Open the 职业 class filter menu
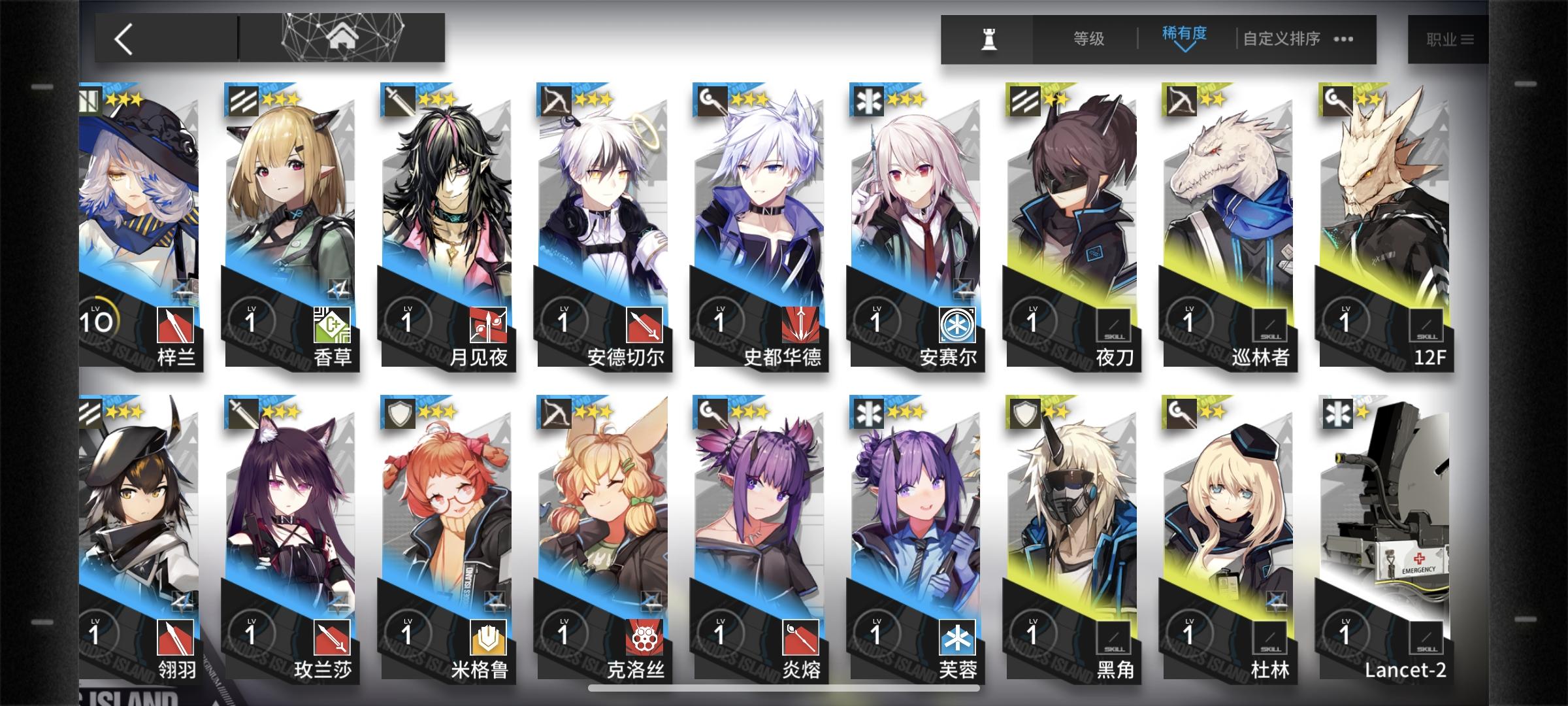The image size is (1568, 706). point(1452,39)
